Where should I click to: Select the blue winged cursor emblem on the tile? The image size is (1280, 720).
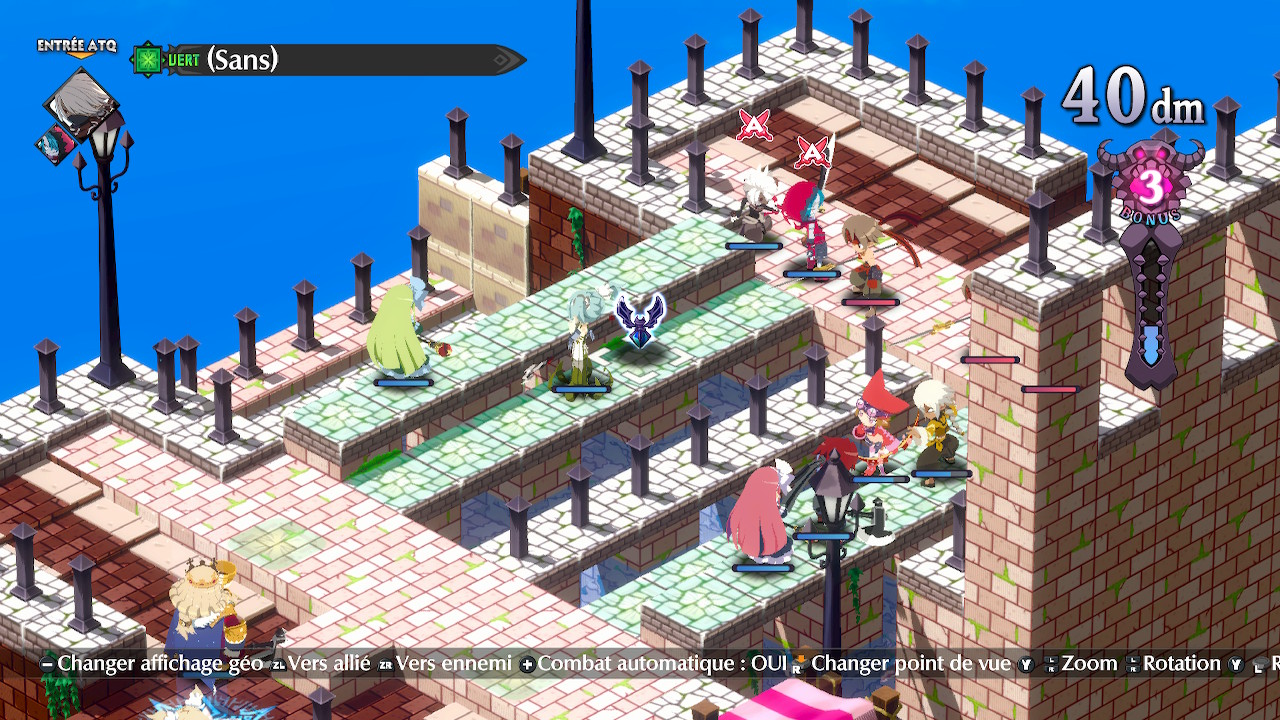pos(641,318)
